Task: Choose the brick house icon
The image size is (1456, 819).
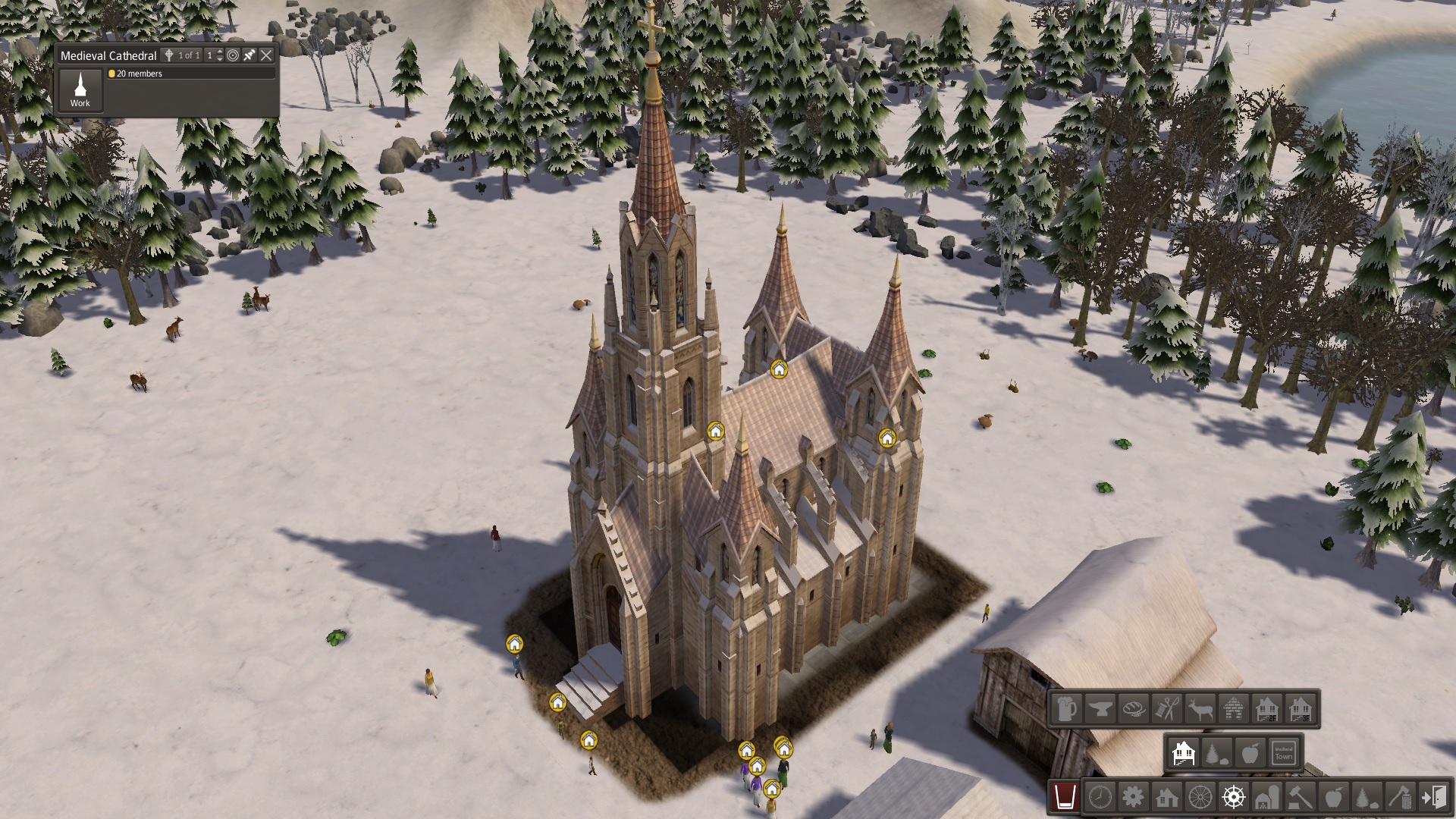Action: (1234, 709)
